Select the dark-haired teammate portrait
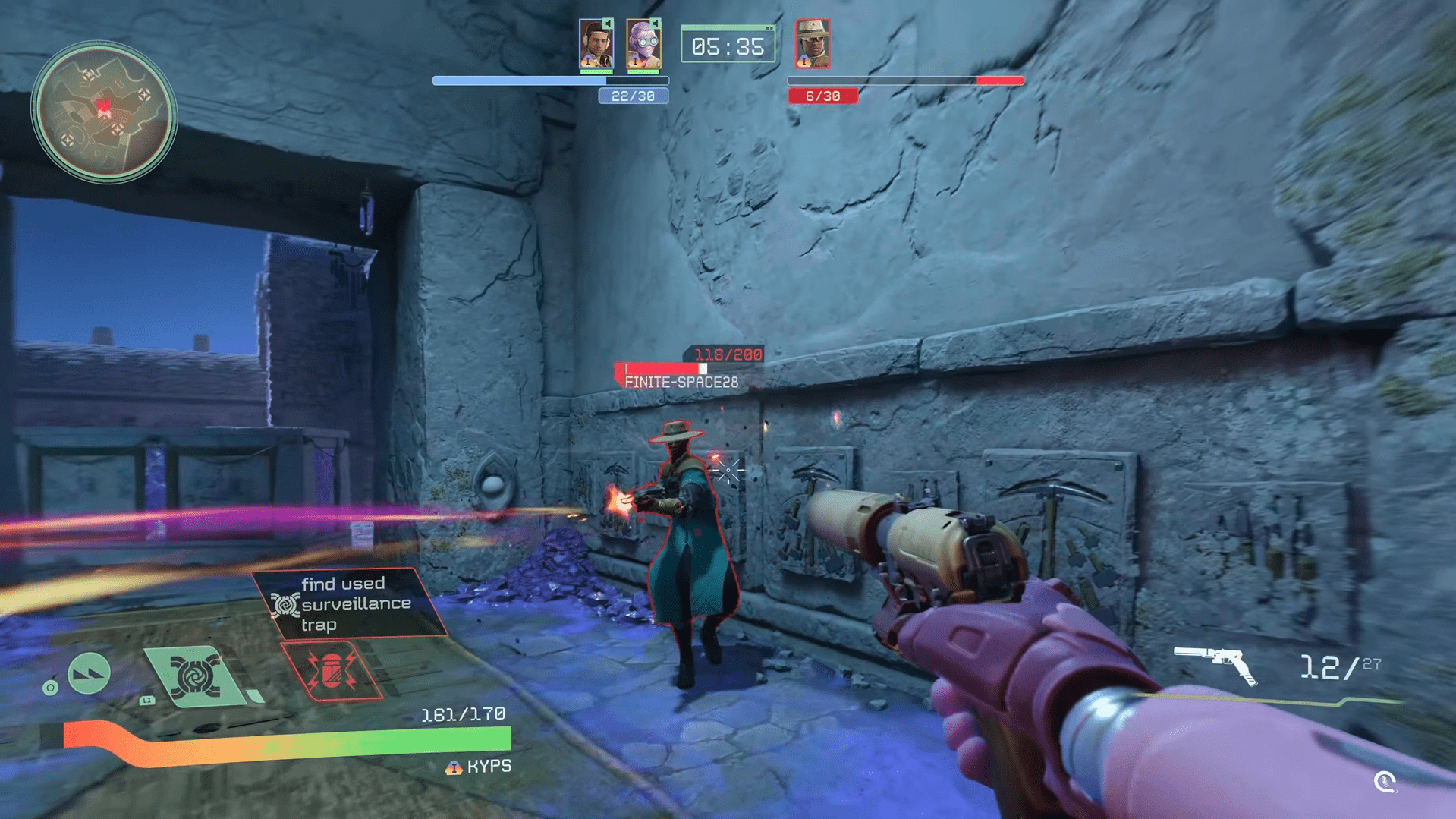1456x819 pixels. [596, 45]
